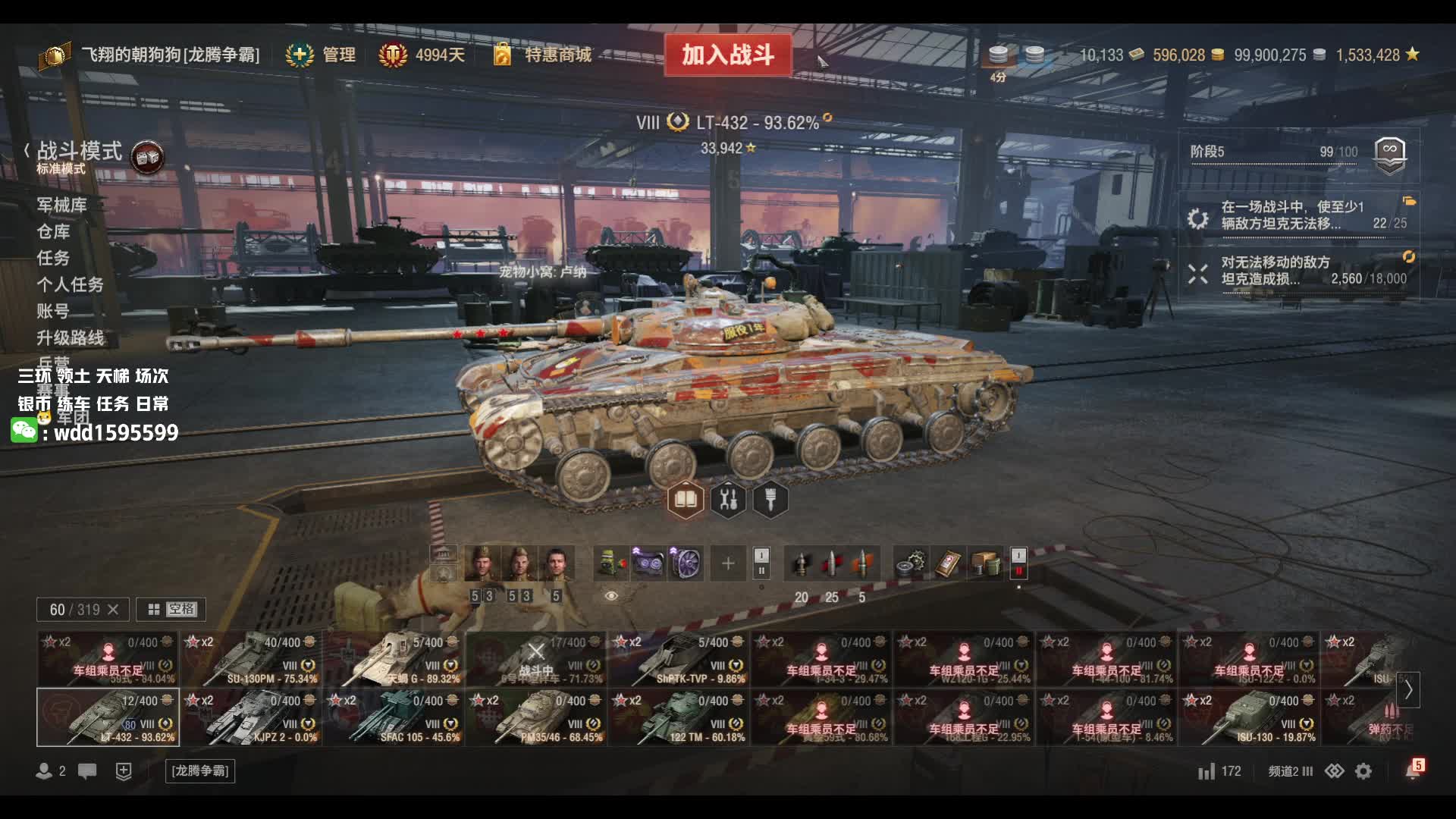The image size is (1456, 819).
Task: Select the KJPZ 2 tank card
Action: pyautogui.click(x=251, y=717)
